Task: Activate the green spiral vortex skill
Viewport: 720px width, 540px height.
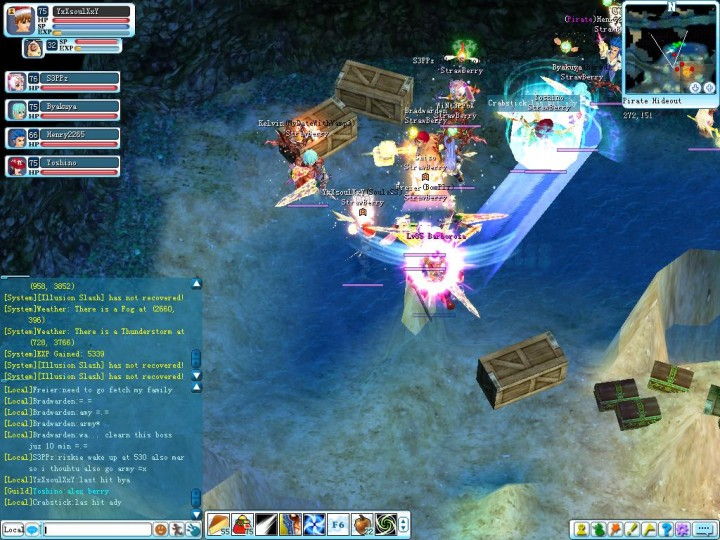Action: tap(386, 523)
